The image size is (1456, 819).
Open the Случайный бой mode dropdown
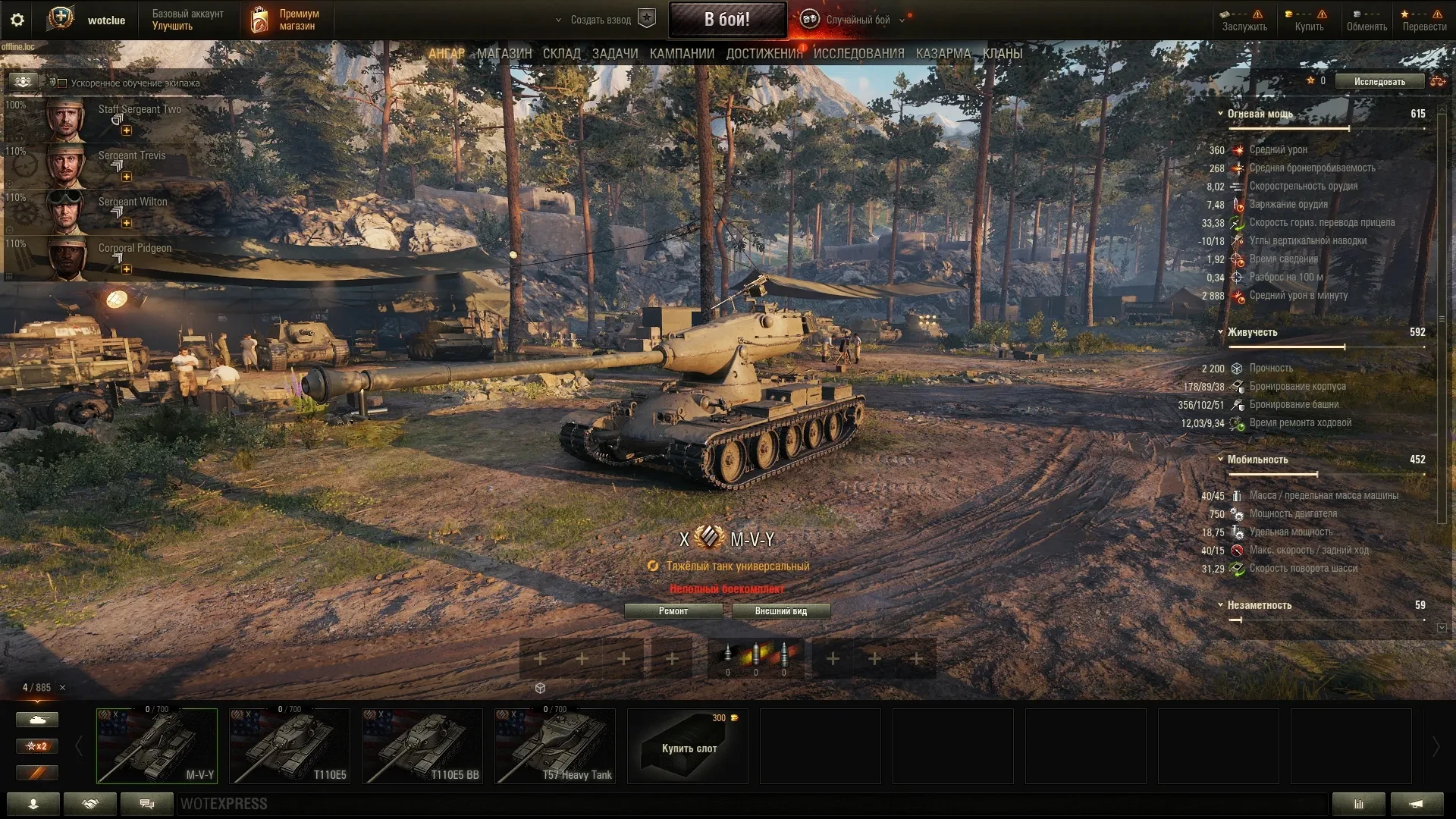click(858, 20)
